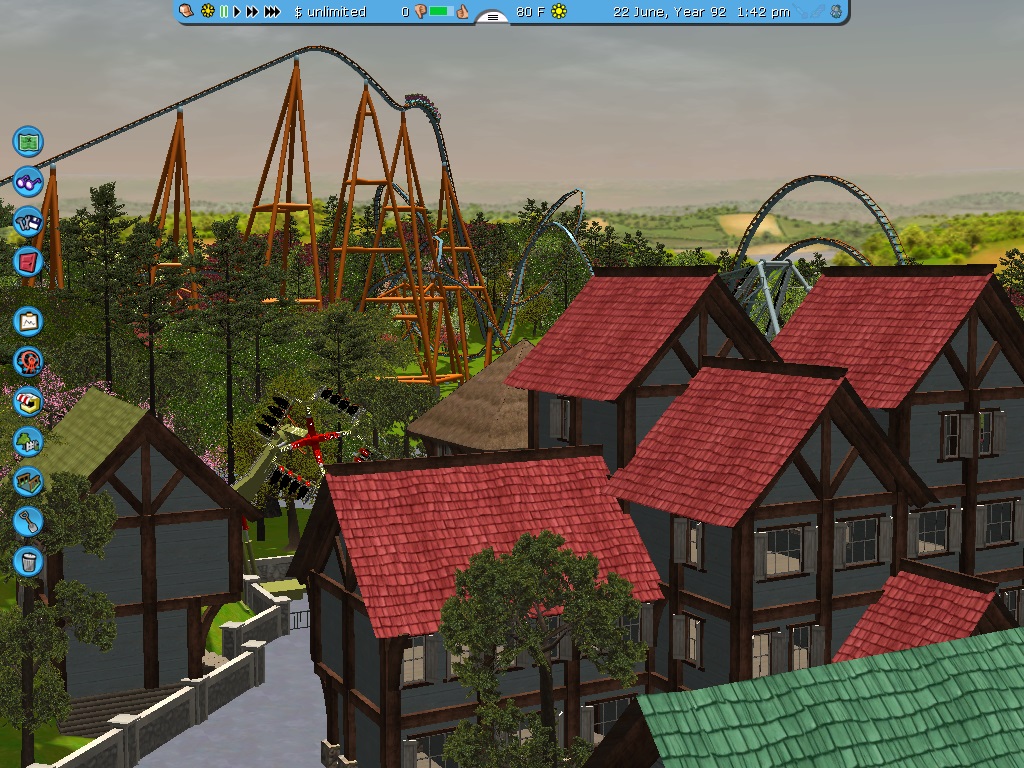Screen dimensions: 1024x768
Task: Open the paths and buildings construction icon
Action: point(28,481)
